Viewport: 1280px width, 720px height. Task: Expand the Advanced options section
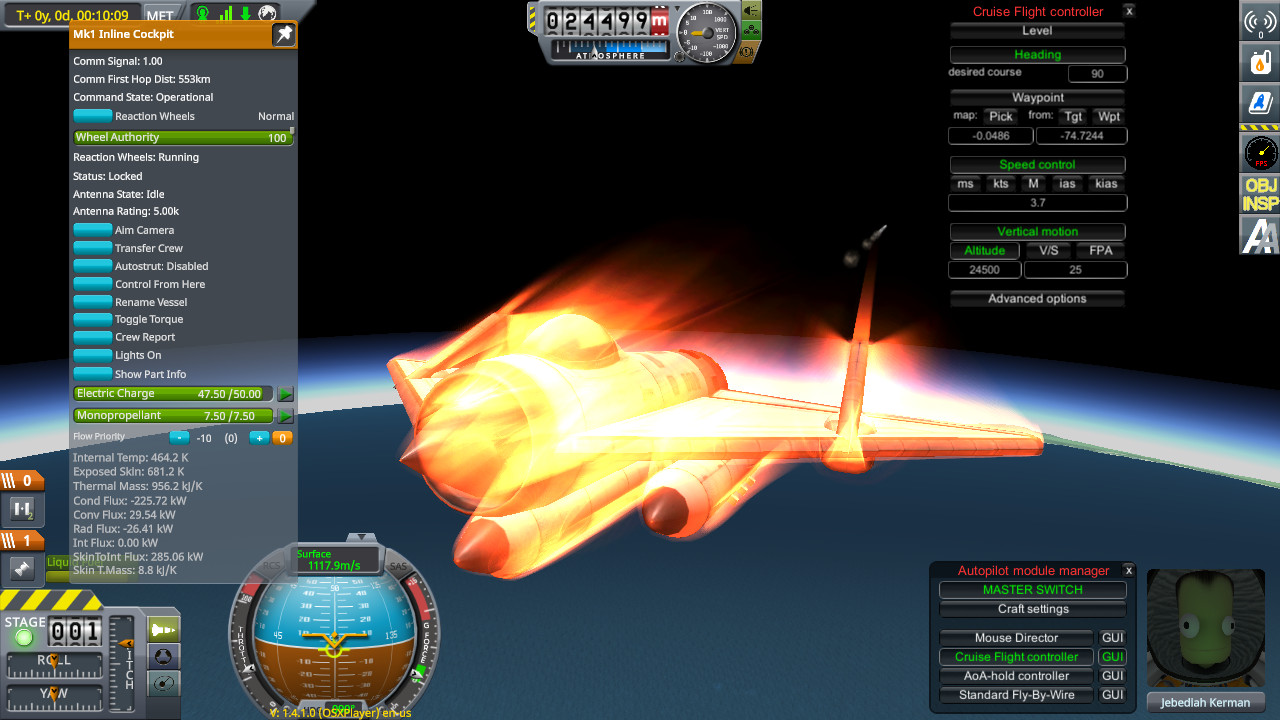(1037, 299)
